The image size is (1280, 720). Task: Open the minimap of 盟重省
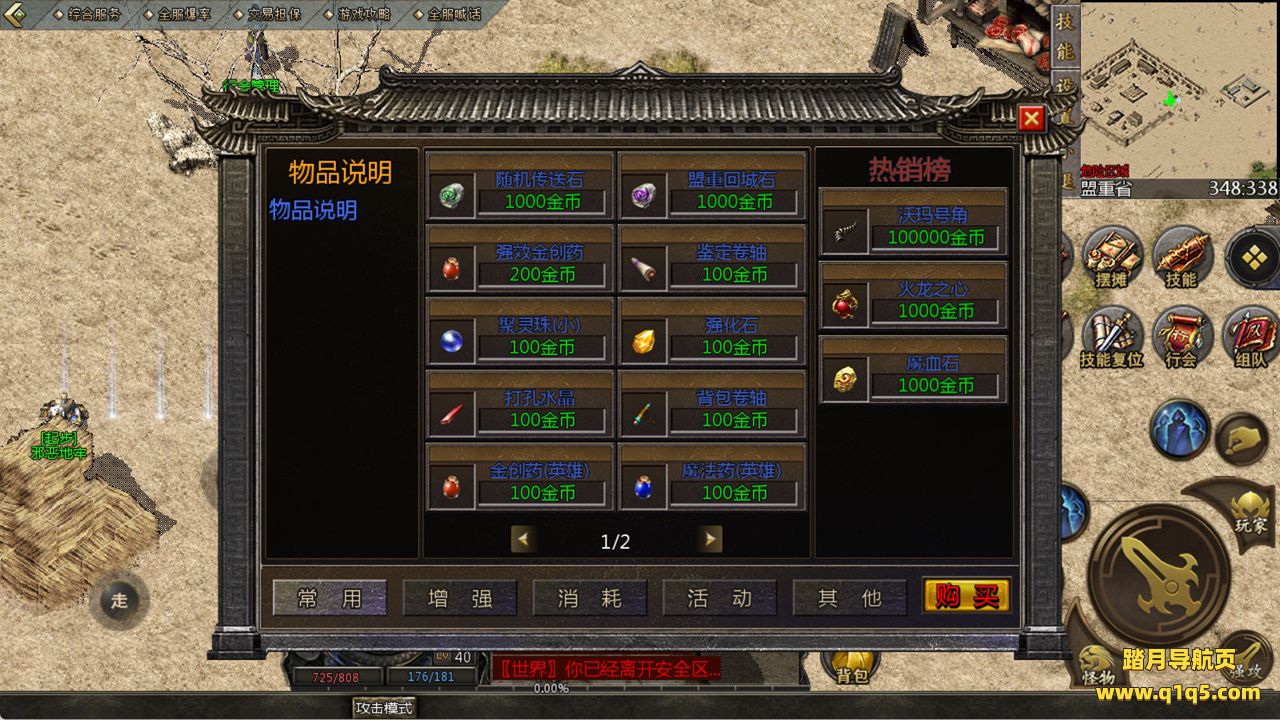[x=1178, y=90]
